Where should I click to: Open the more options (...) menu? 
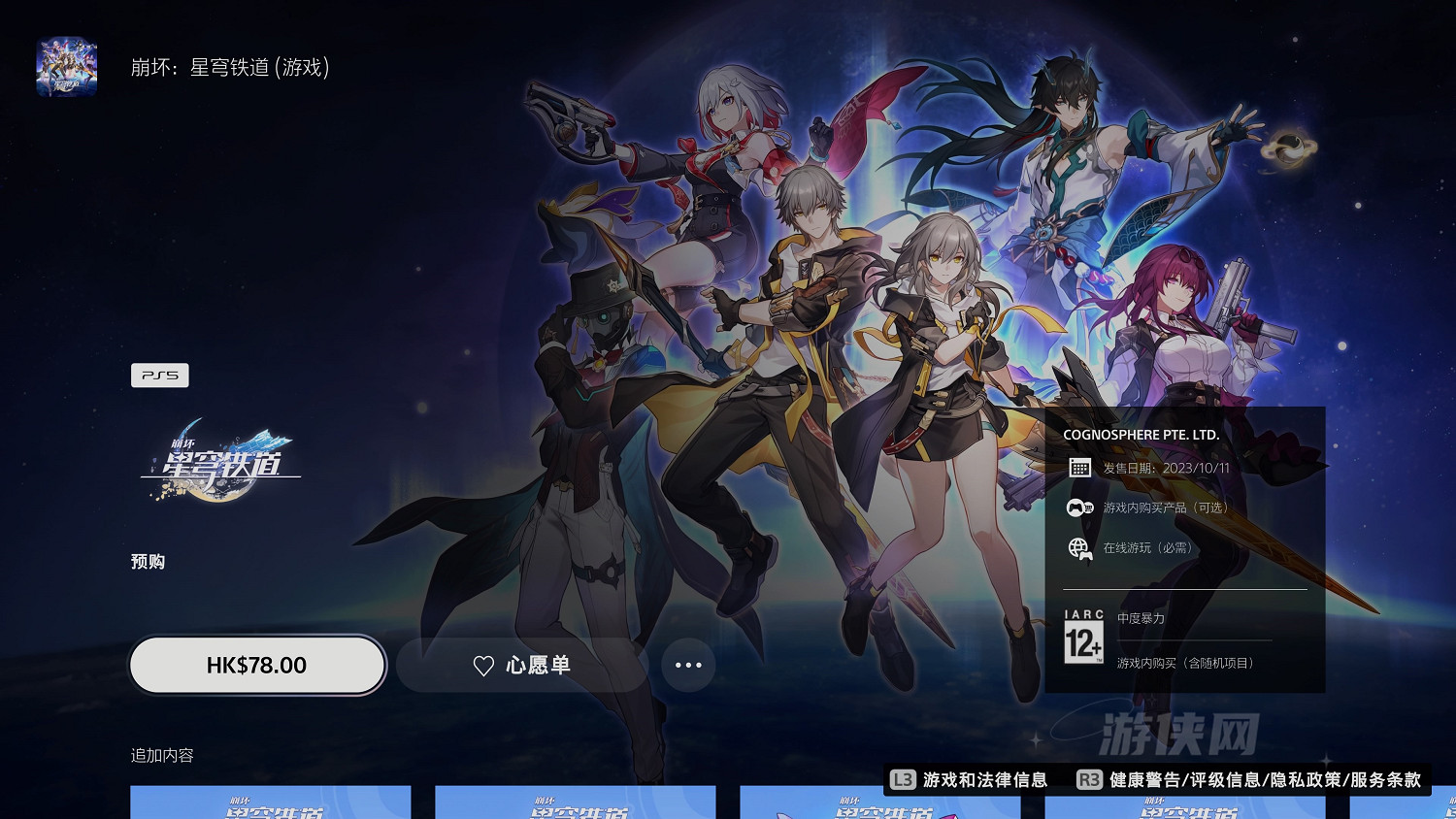(689, 666)
